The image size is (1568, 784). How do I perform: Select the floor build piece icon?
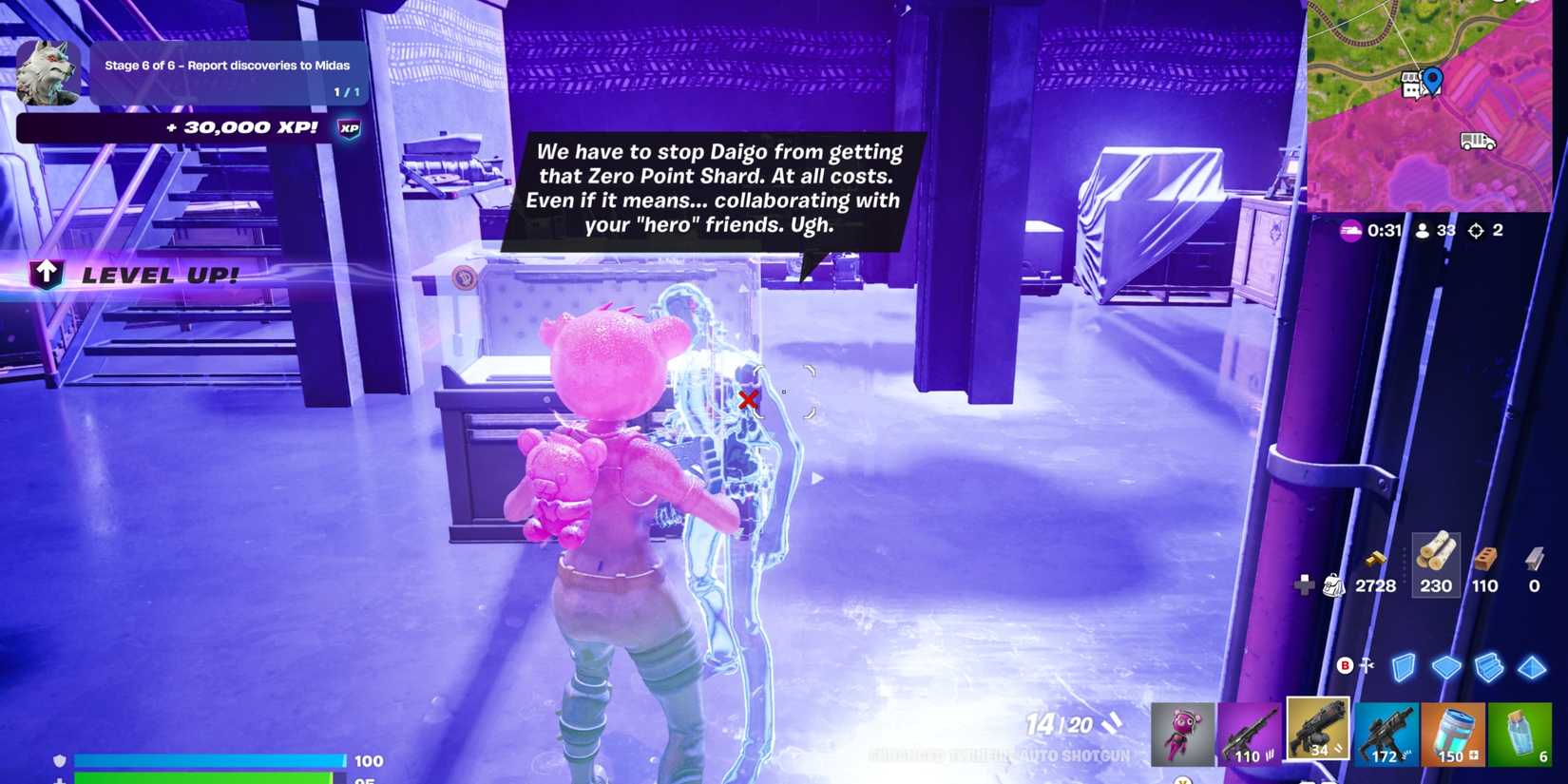1446,665
